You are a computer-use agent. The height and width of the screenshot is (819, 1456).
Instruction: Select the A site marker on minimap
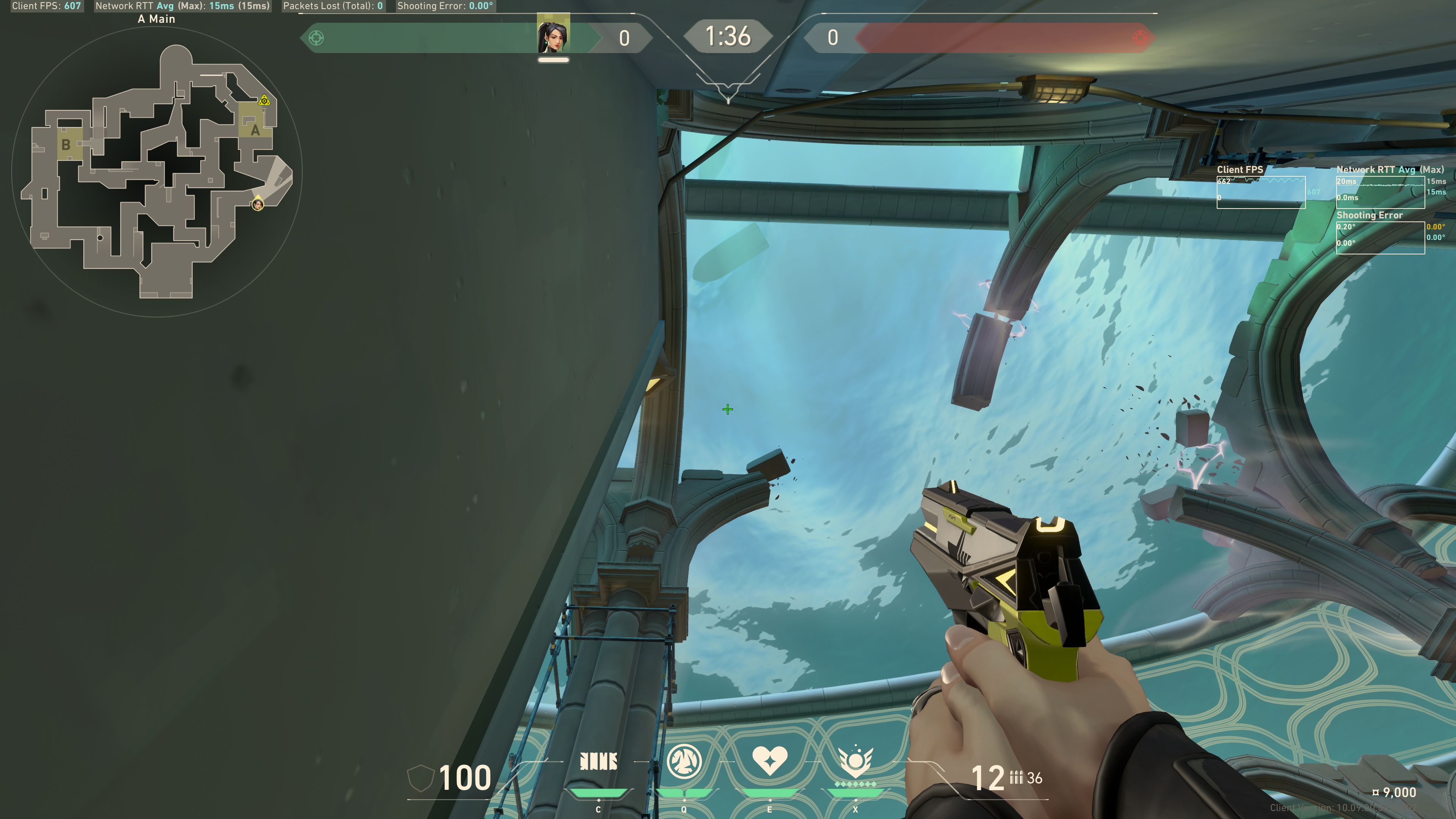click(255, 130)
